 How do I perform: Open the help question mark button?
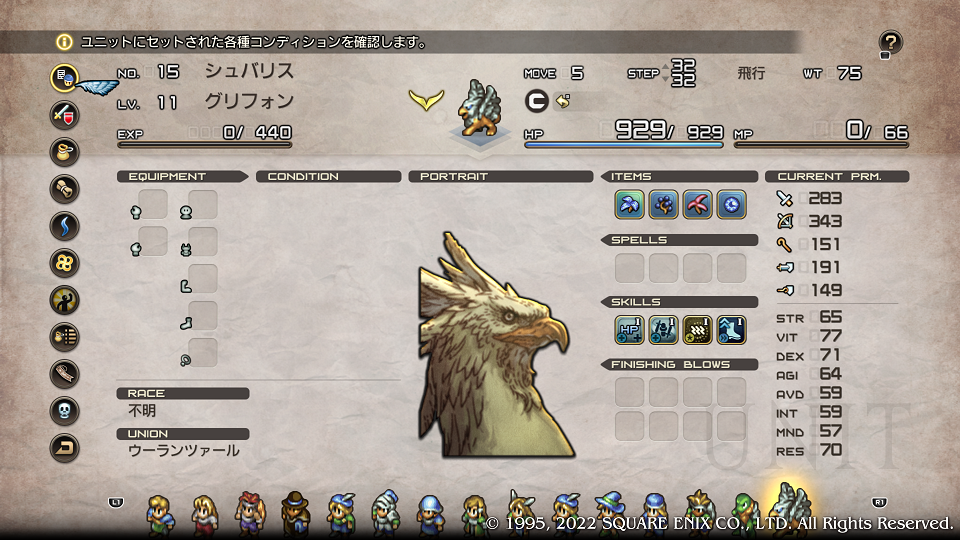[890, 43]
